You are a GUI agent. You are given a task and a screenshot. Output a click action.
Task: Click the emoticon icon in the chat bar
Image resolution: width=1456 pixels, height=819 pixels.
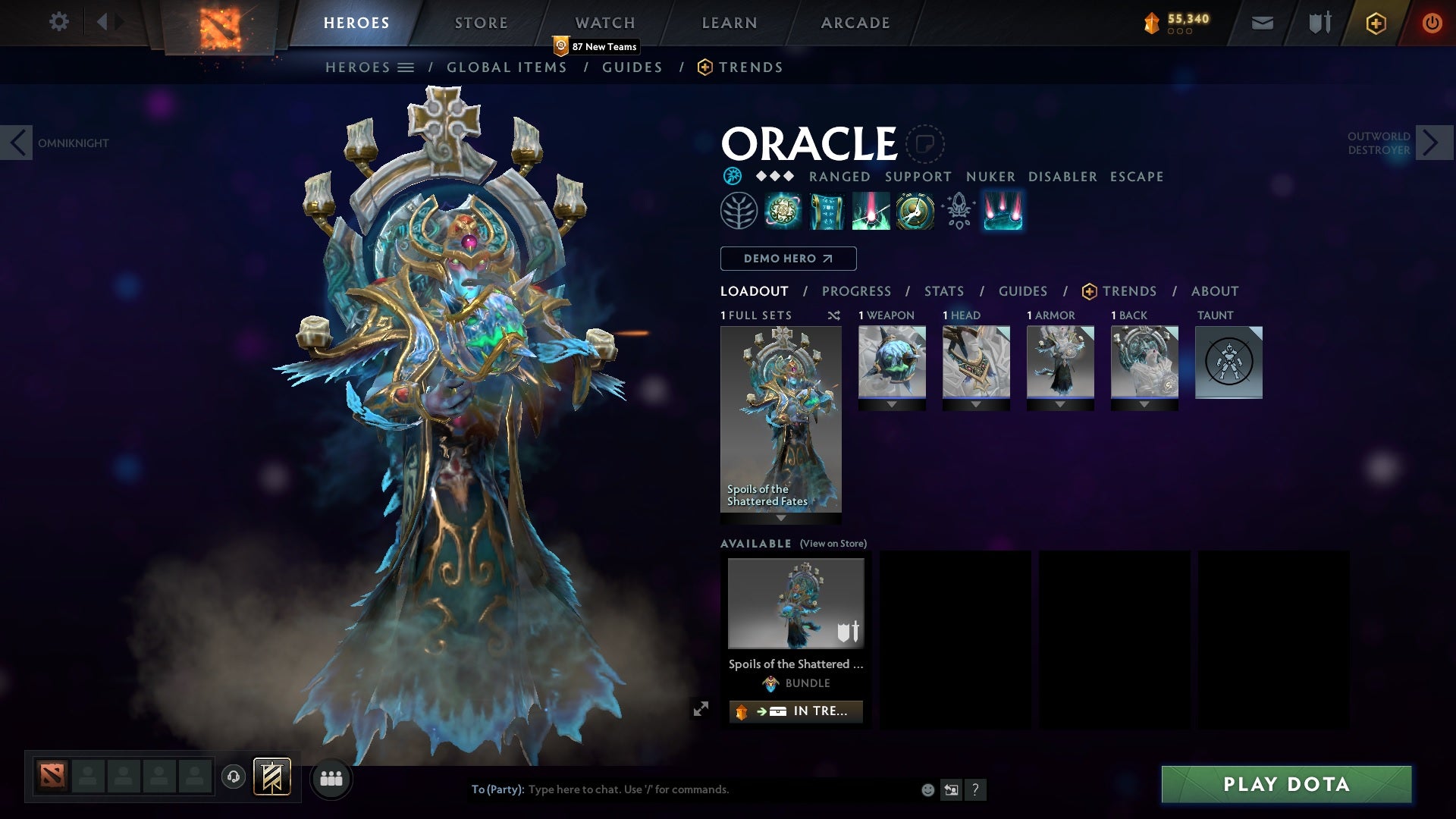point(927,789)
